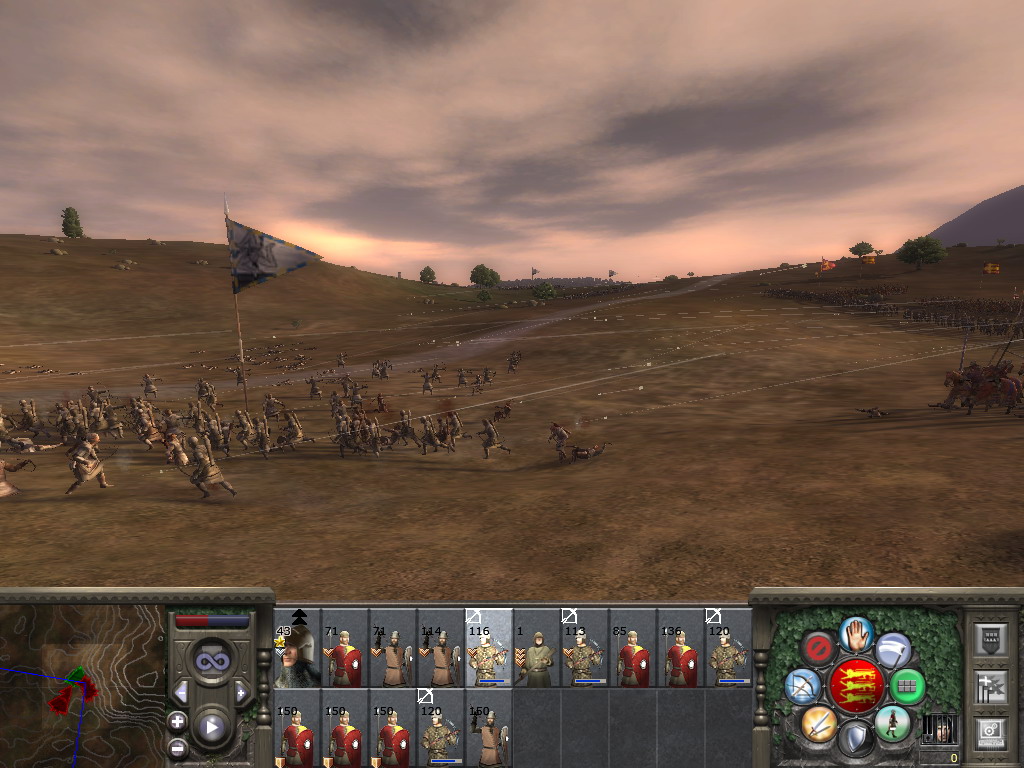Toggle fire at will bow icon
Image resolution: width=1024 pixels, height=768 pixels.
(x=802, y=686)
